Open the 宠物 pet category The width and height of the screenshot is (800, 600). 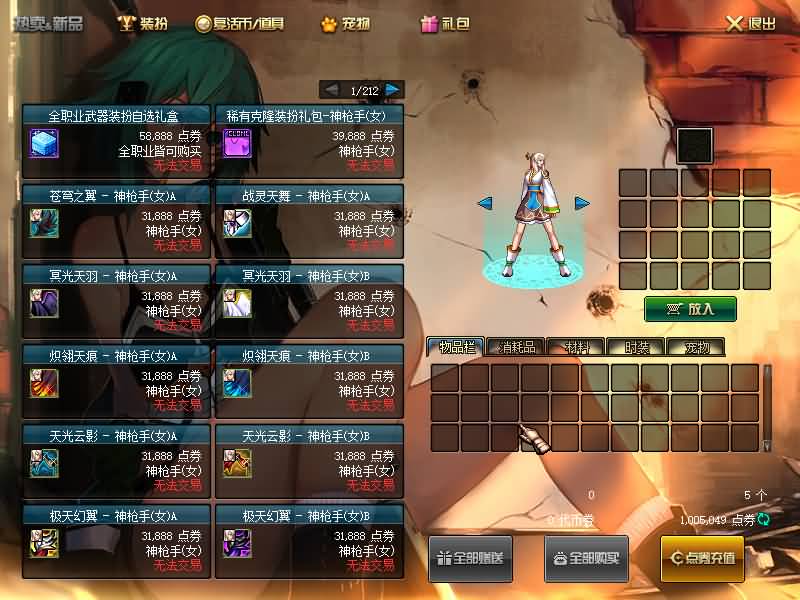click(345, 23)
